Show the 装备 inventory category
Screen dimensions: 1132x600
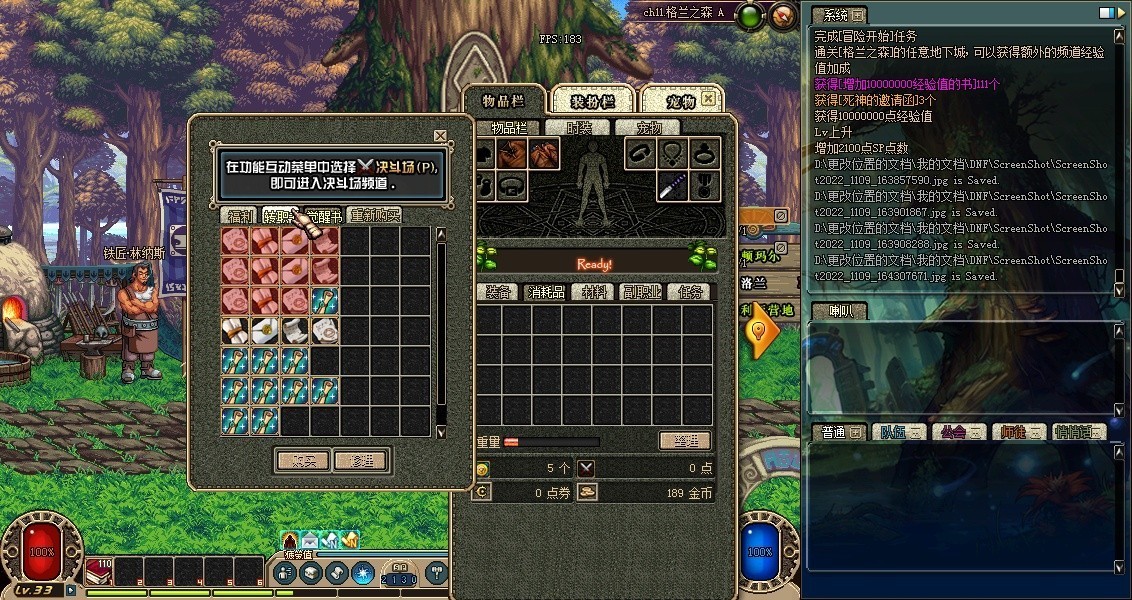tap(498, 292)
